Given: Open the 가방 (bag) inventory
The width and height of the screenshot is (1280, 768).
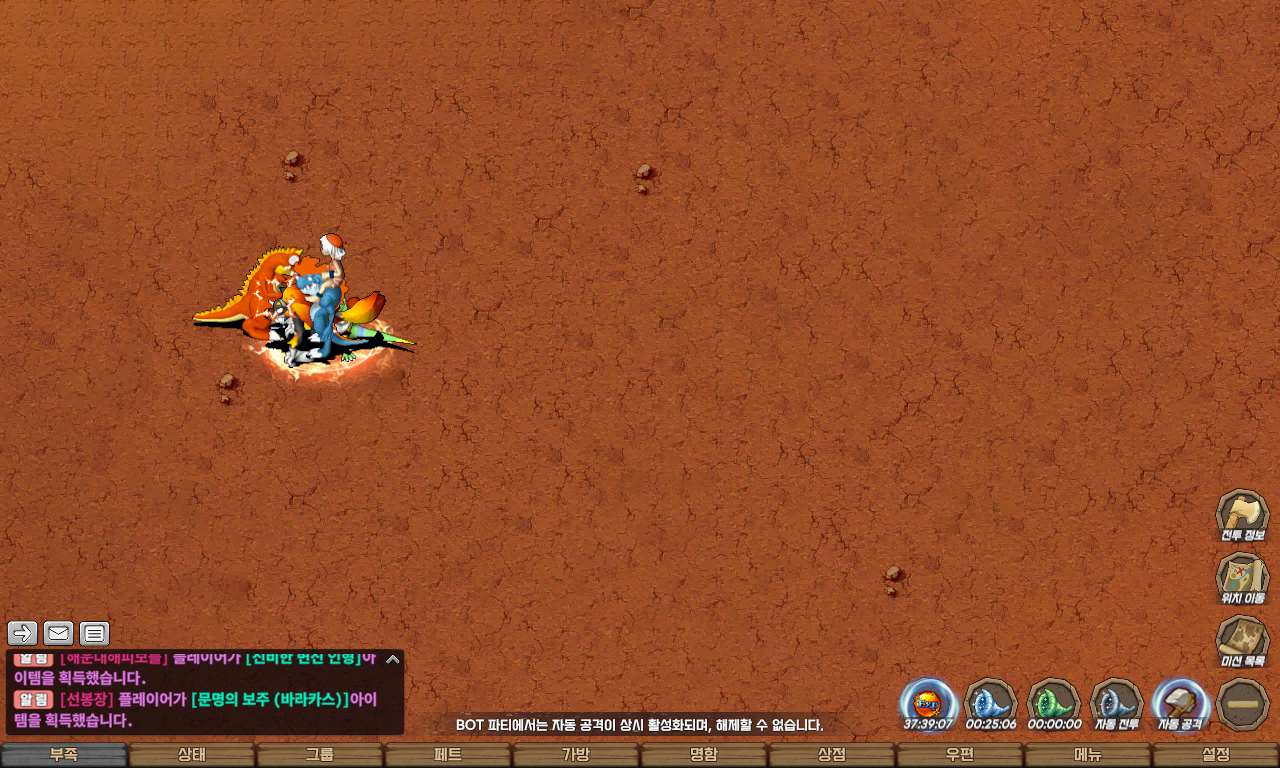Looking at the screenshot, I should [x=576, y=755].
